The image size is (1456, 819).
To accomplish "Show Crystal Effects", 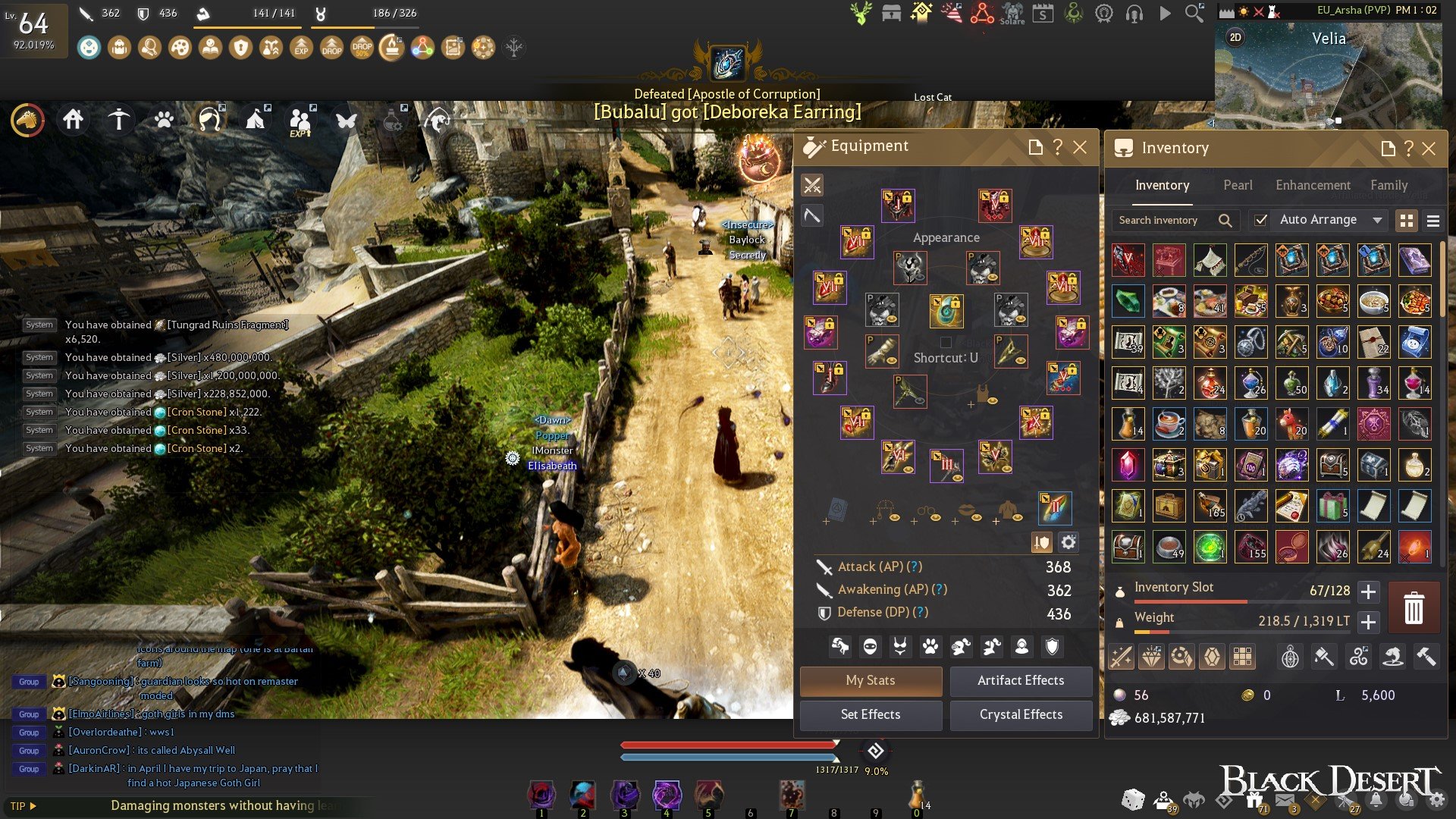I will (1021, 714).
